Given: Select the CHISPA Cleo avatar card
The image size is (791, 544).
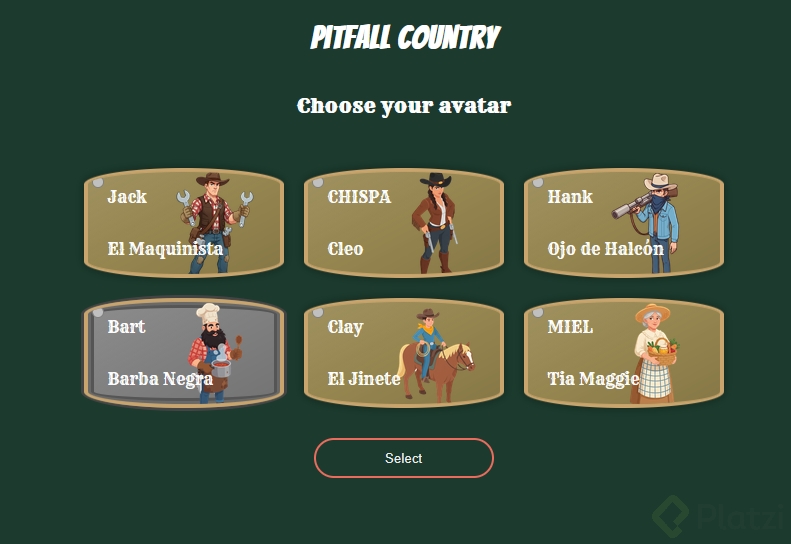Looking at the screenshot, I should 404,222.
